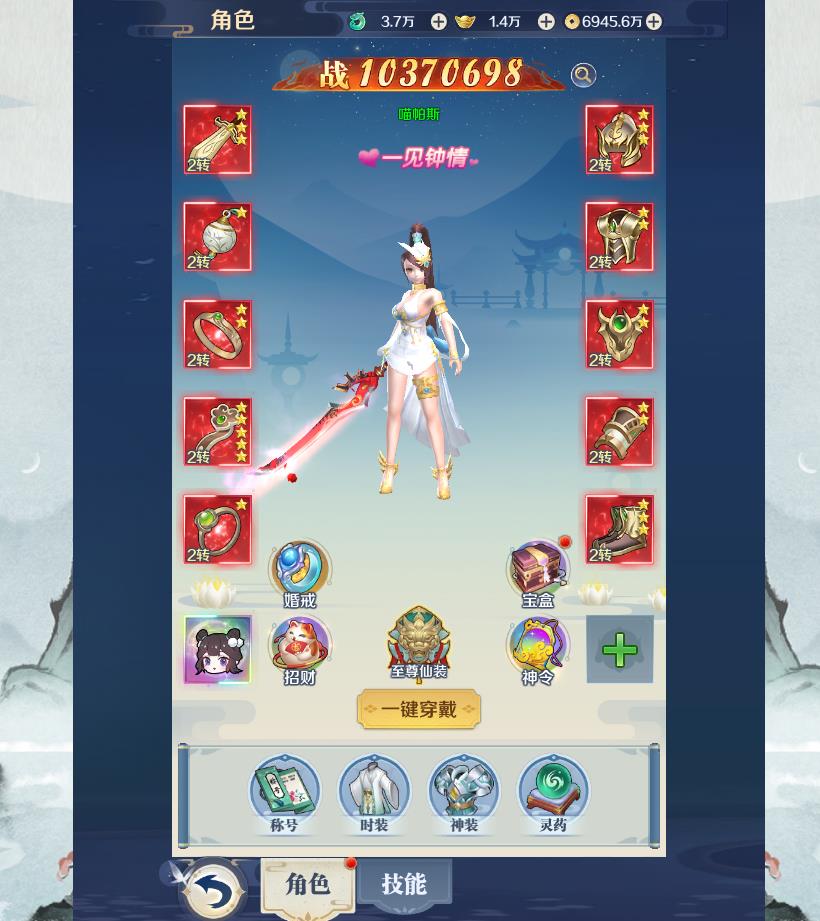
Task: Click the green plus empty slot
Action: 619,650
